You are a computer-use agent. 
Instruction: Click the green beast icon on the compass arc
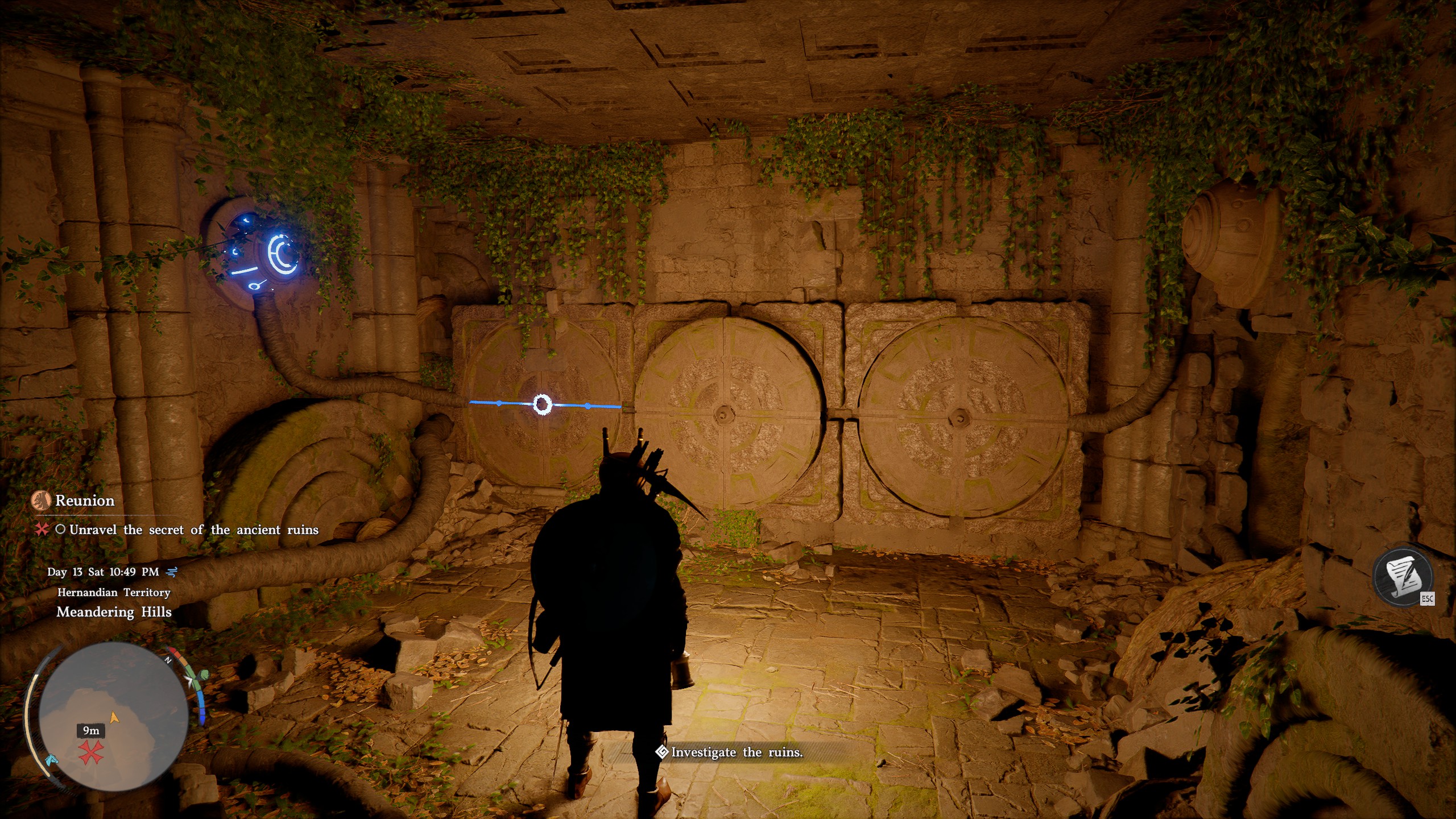(x=205, y=675)
